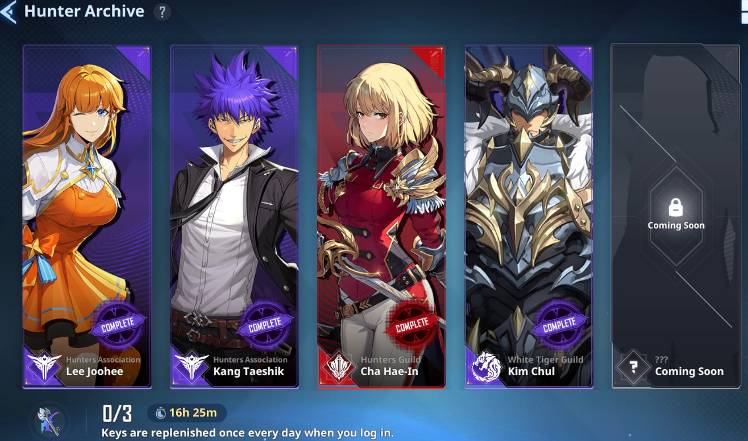748x441 pixels.
Task: Open Cha Hae-In's archive card
Action: click(381, 215)
